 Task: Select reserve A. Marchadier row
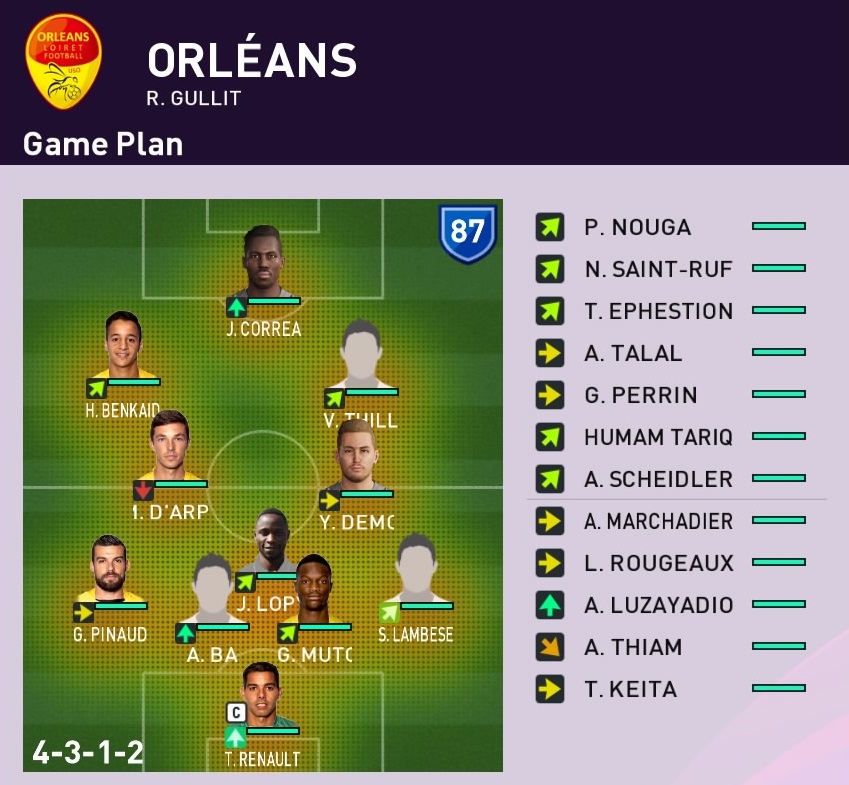[670, 521]
